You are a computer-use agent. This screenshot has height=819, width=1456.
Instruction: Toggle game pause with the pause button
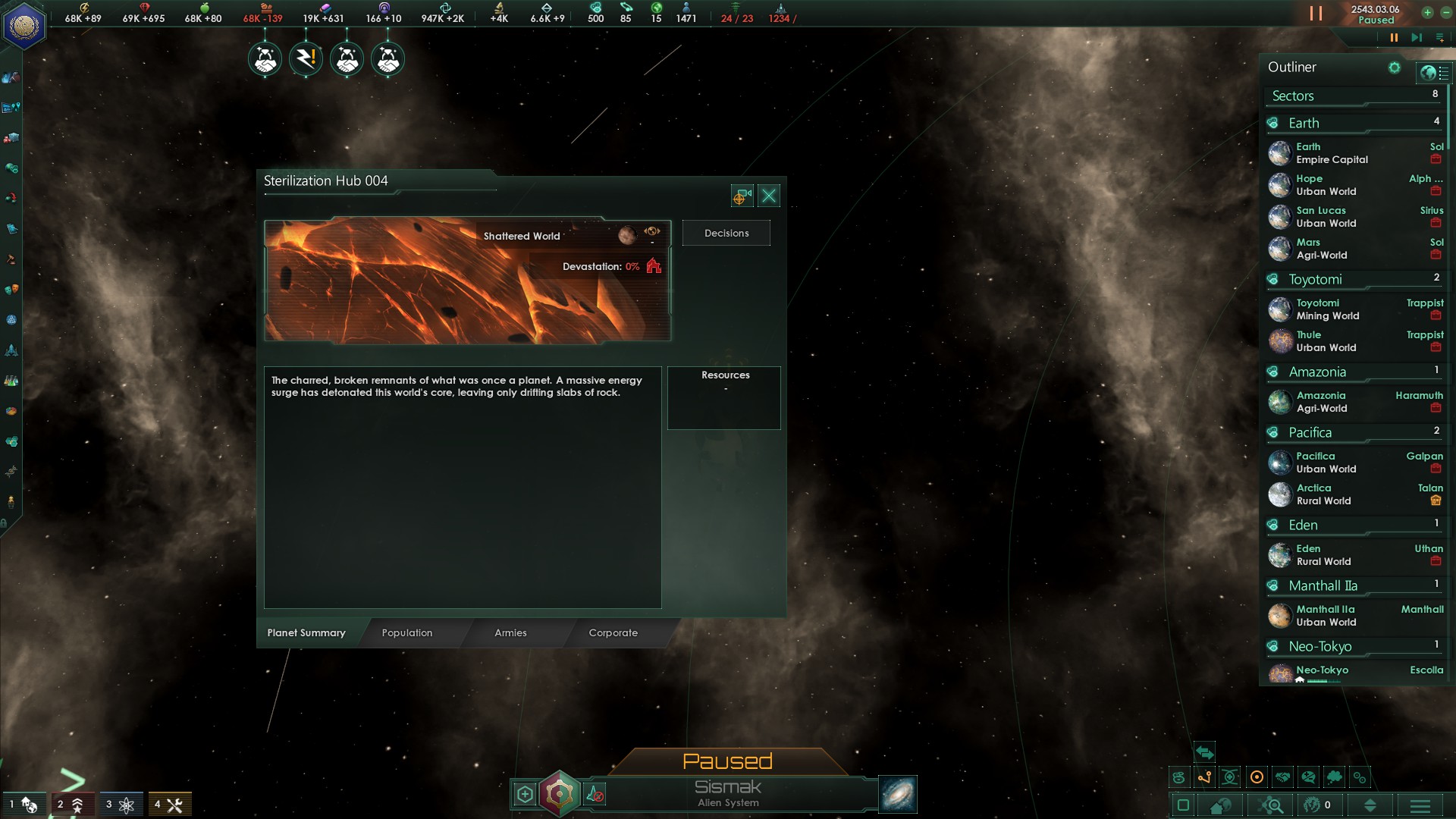[x=1393, y=37]
